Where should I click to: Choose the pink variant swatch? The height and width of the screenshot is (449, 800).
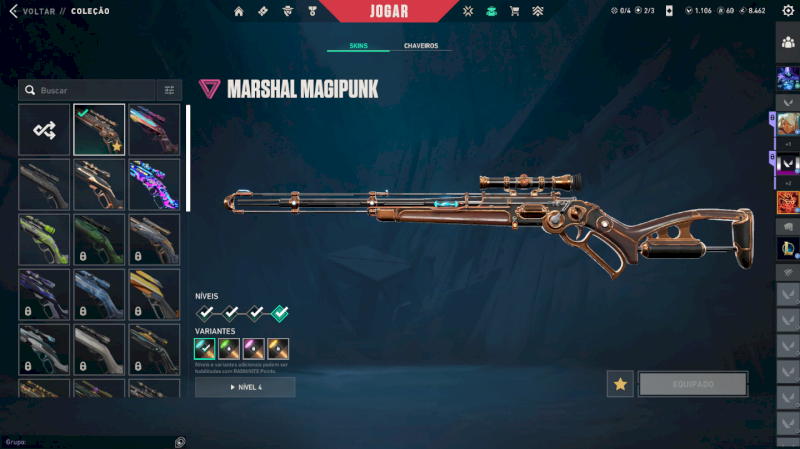pos(253,349)
